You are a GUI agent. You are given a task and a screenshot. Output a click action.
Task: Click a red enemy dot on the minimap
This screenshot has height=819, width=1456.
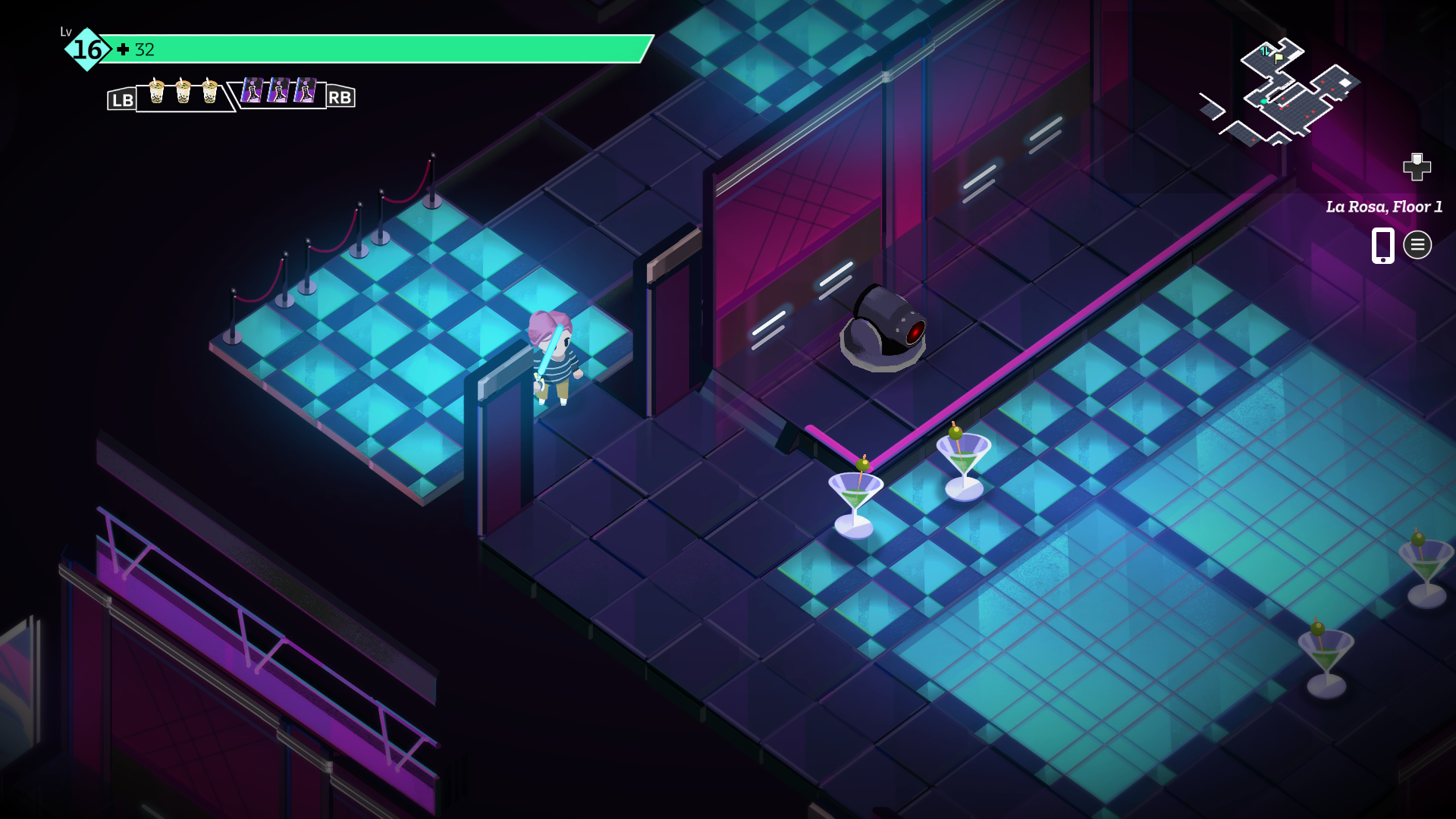(x=1323, y=82)
